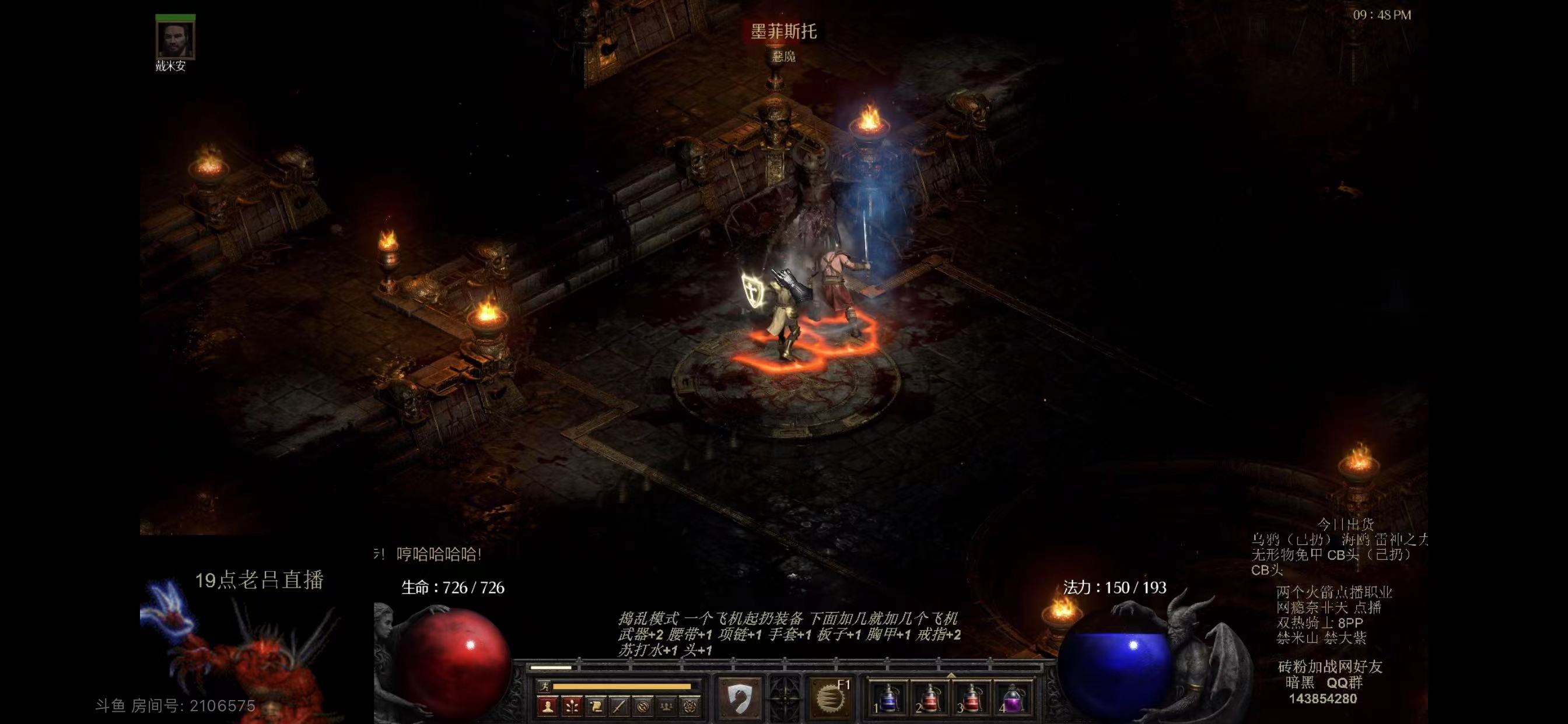This screenshot has height=724, width=1568.
Task: Open the pentagram game menu icon
Action: [690, 707]
